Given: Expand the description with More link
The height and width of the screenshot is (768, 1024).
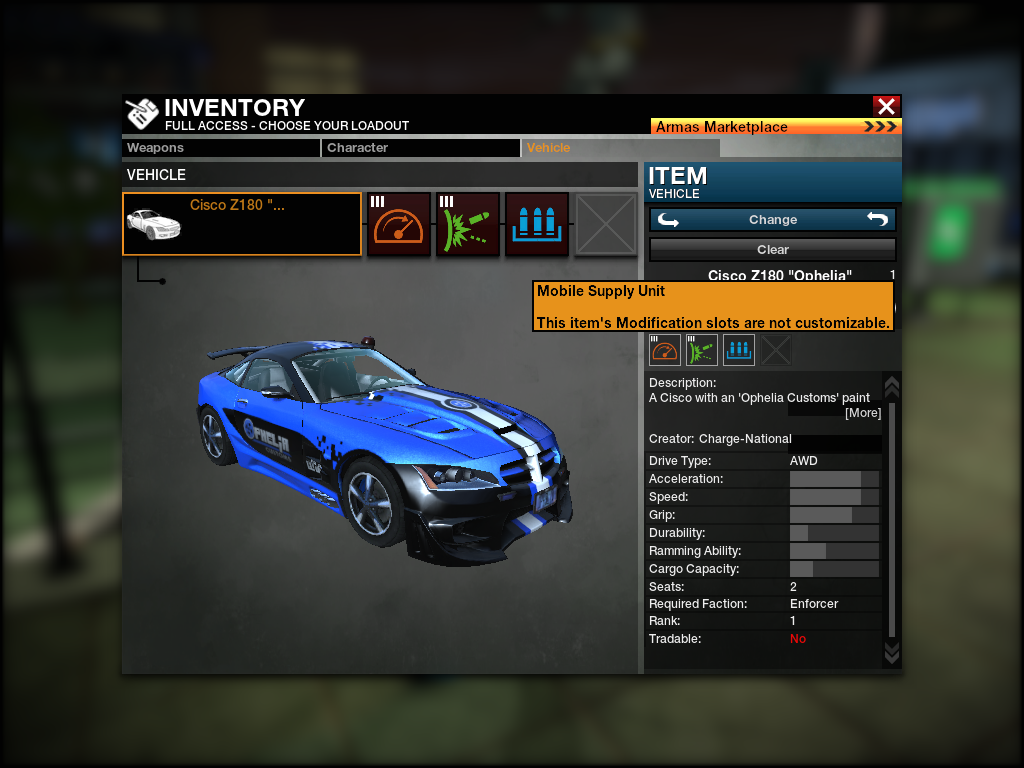Looking at the screenshot, I should [863, 413].
